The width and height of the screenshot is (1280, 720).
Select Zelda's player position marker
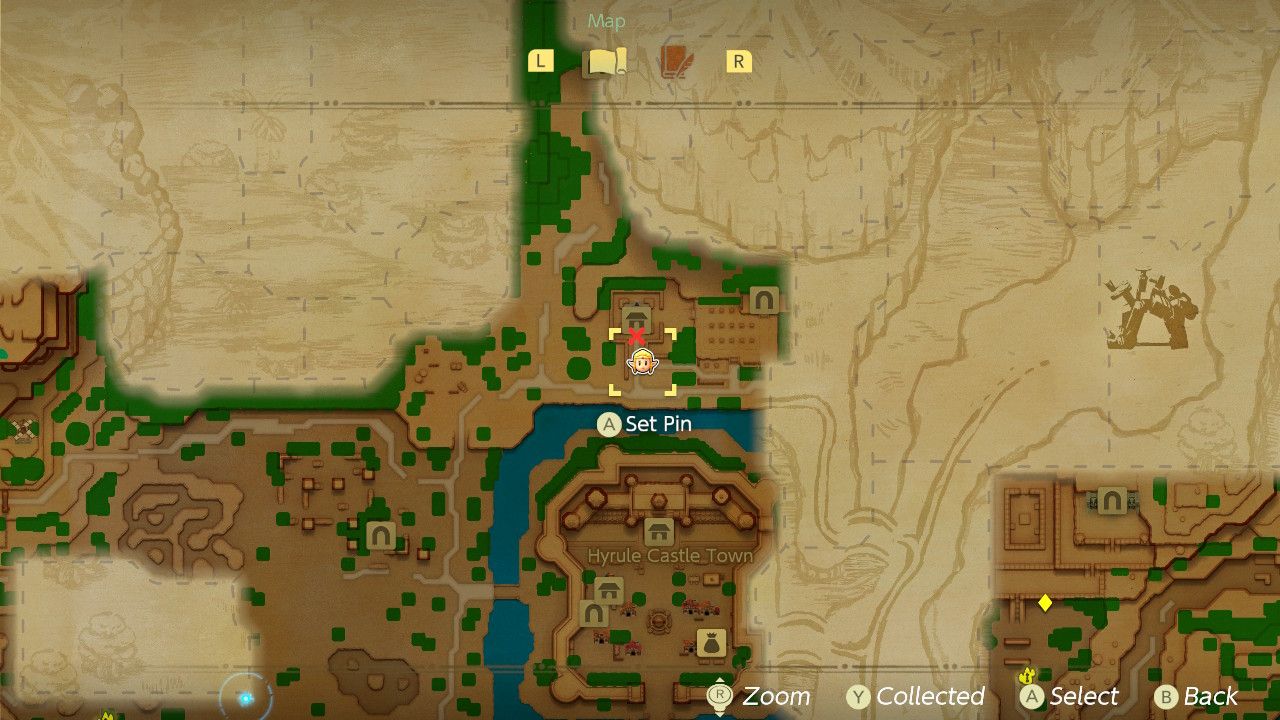click(x=640, y=363)
